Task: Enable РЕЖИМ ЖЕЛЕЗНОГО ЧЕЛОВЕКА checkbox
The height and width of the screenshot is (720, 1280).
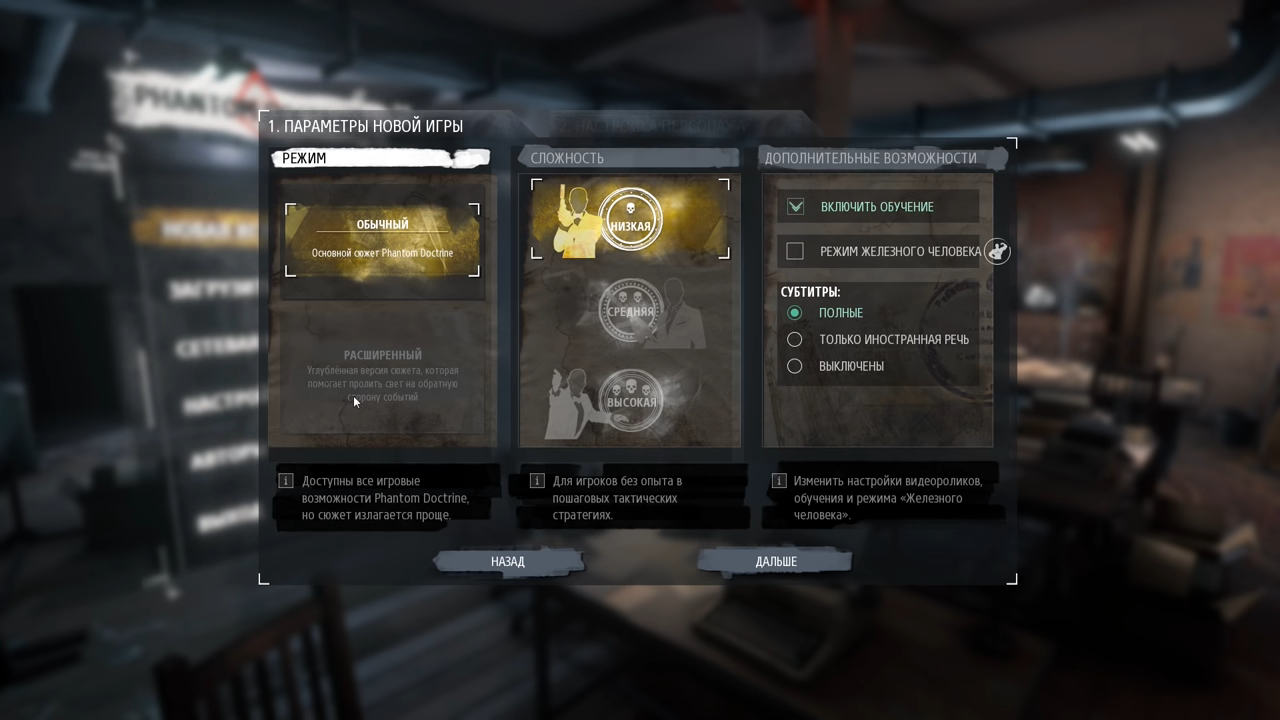Action: (795, 251)
